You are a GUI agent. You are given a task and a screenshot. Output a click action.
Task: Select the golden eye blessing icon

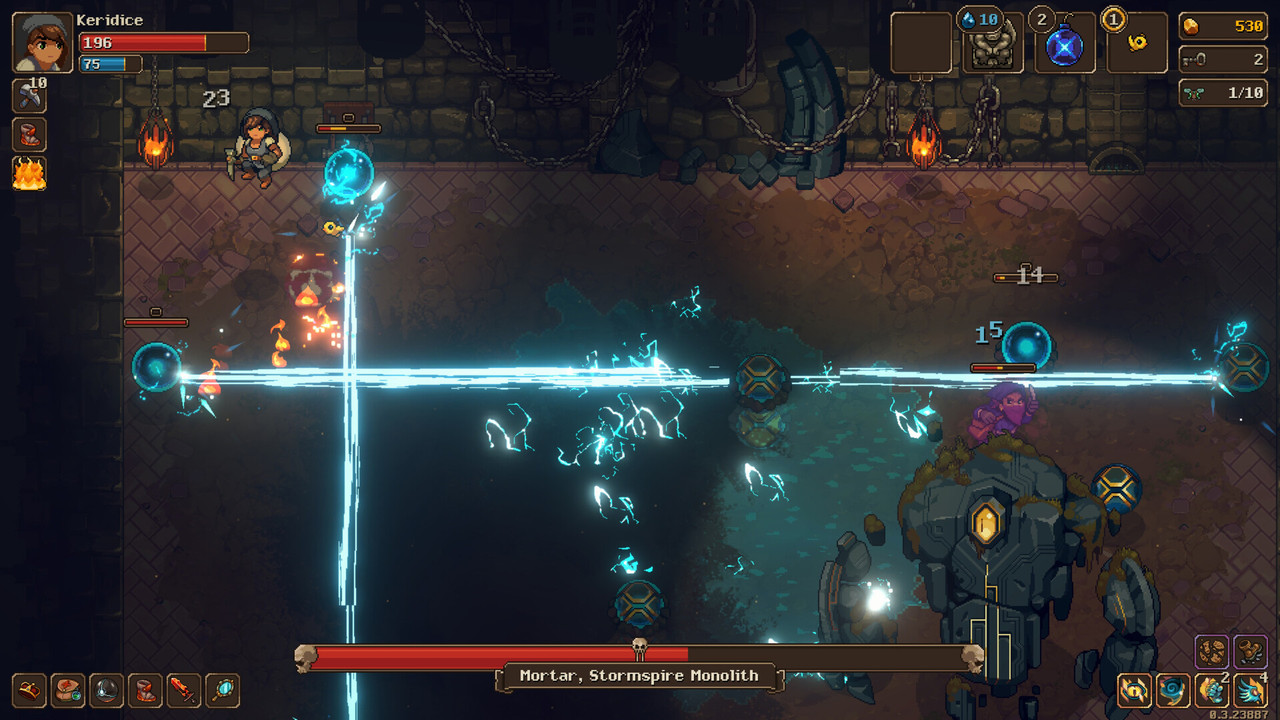pyautogui.click(x=1135, y=690)
